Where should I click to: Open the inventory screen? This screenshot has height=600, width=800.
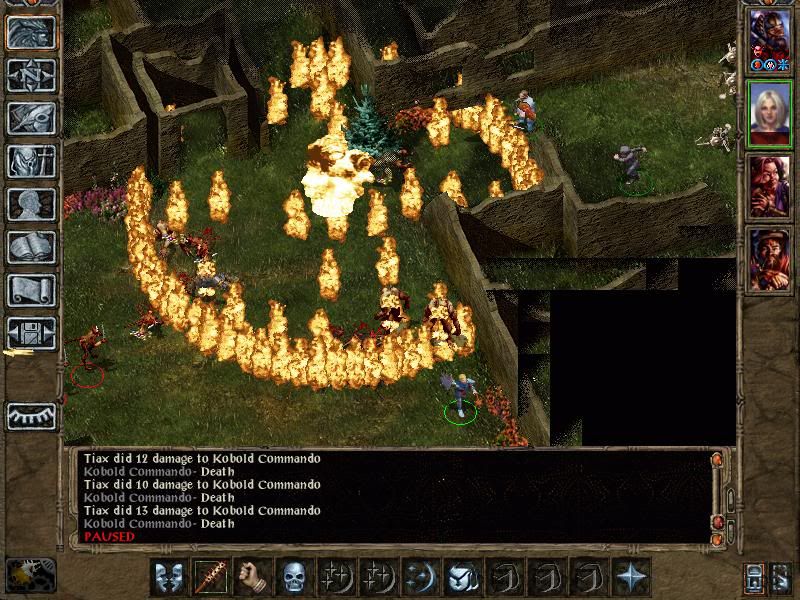tap(30, 161)
